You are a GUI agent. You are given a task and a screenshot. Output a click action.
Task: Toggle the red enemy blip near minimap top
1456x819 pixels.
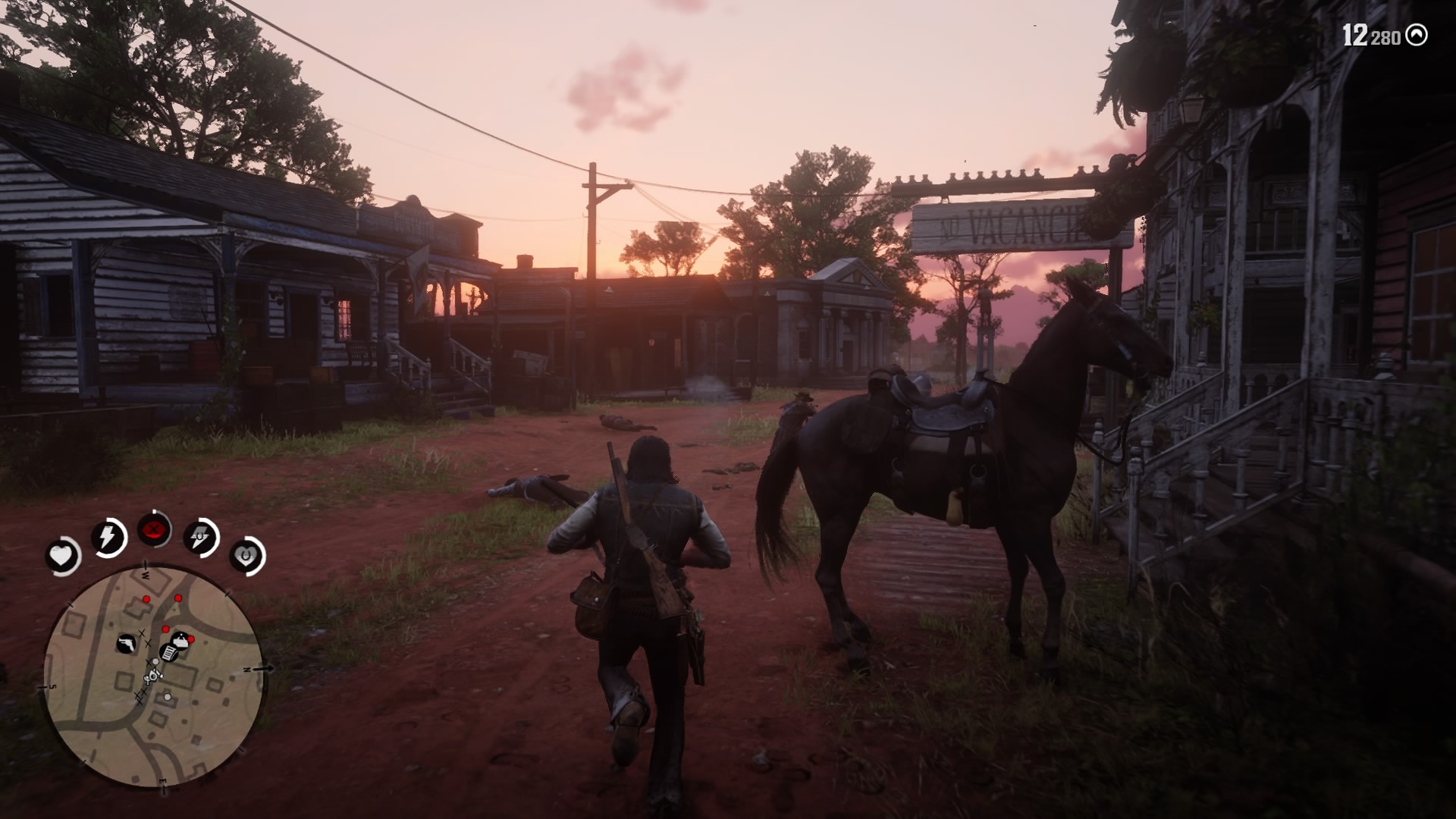point(147,598)
